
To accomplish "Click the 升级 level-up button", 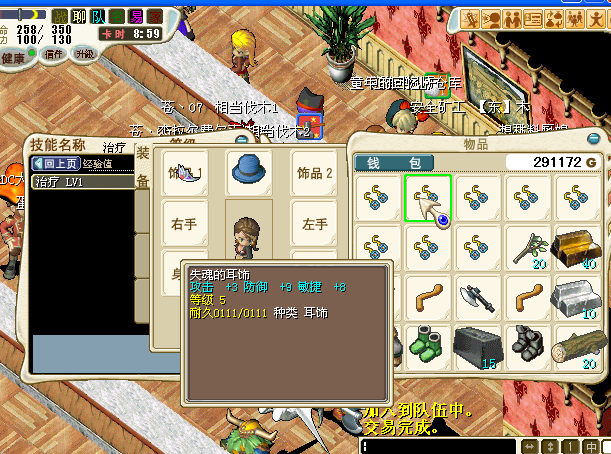I will 86,54.
